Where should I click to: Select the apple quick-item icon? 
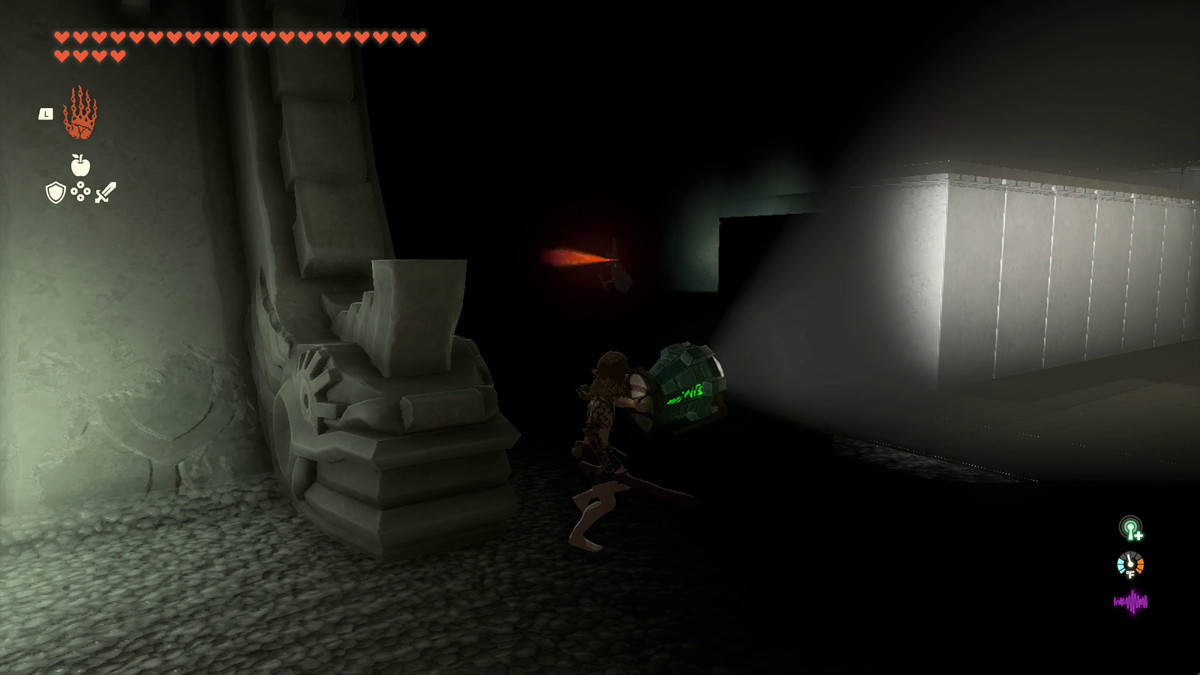click(x=80, y=165)
